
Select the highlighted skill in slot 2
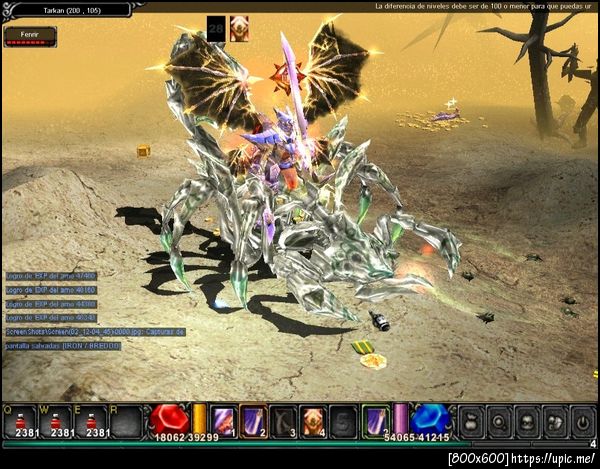254,420
